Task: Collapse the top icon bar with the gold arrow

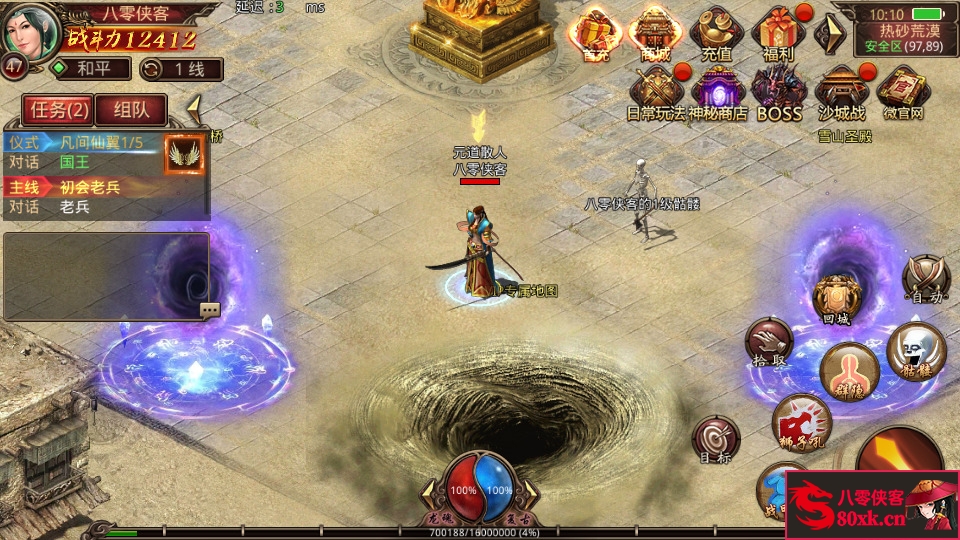Action: 828,35
